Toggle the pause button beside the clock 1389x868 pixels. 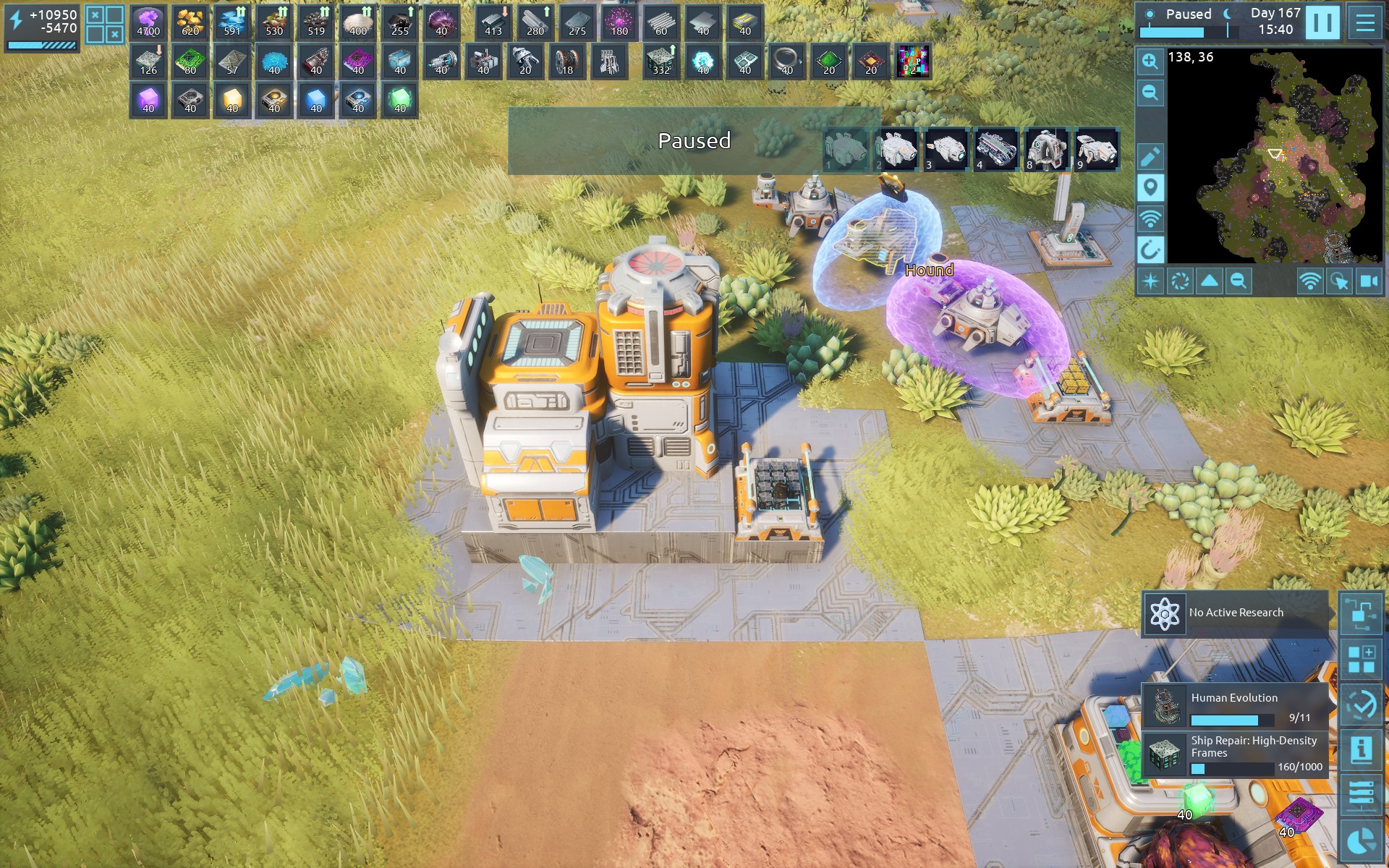(1322, 22)
